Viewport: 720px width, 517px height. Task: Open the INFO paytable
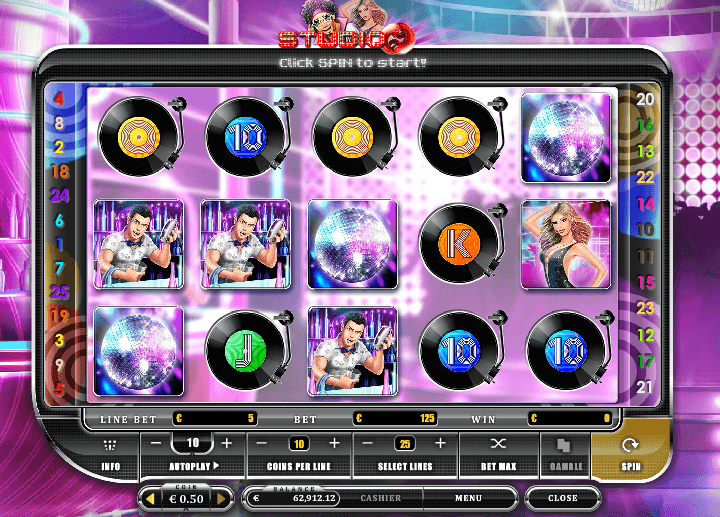pyautogui.click(x=111, y=455)
